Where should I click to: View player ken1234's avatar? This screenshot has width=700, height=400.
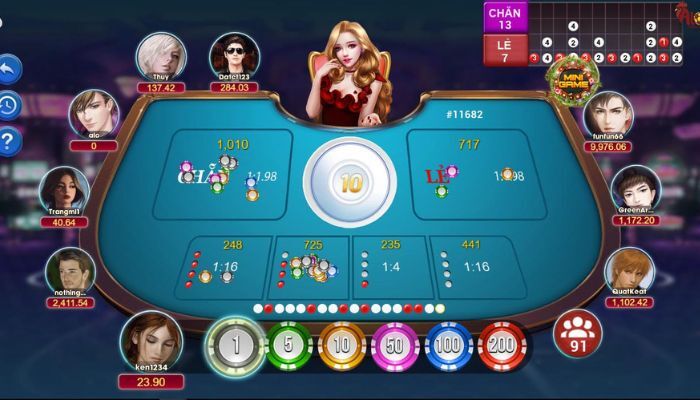click(x=151, y=341)
